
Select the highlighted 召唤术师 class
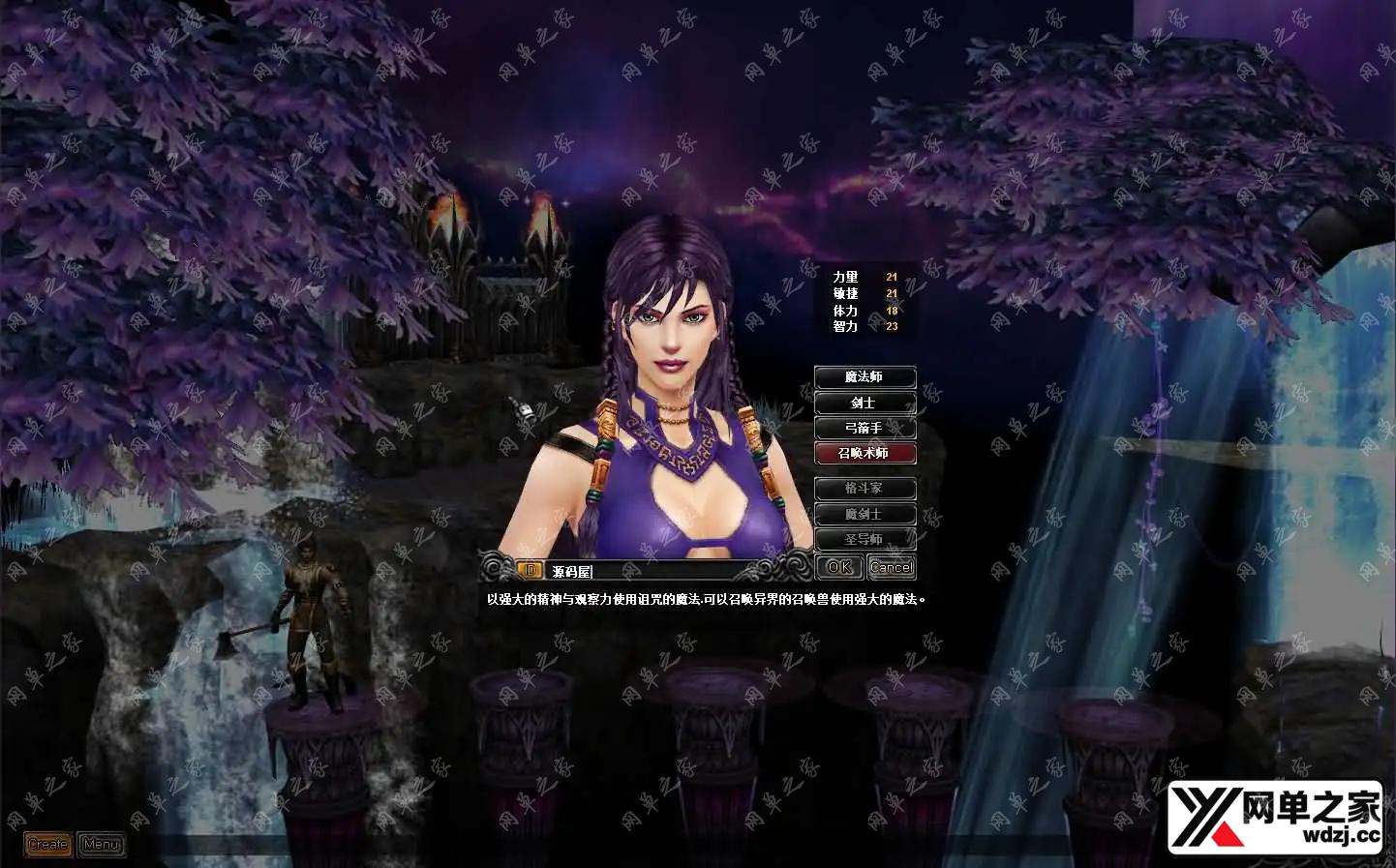865,453
